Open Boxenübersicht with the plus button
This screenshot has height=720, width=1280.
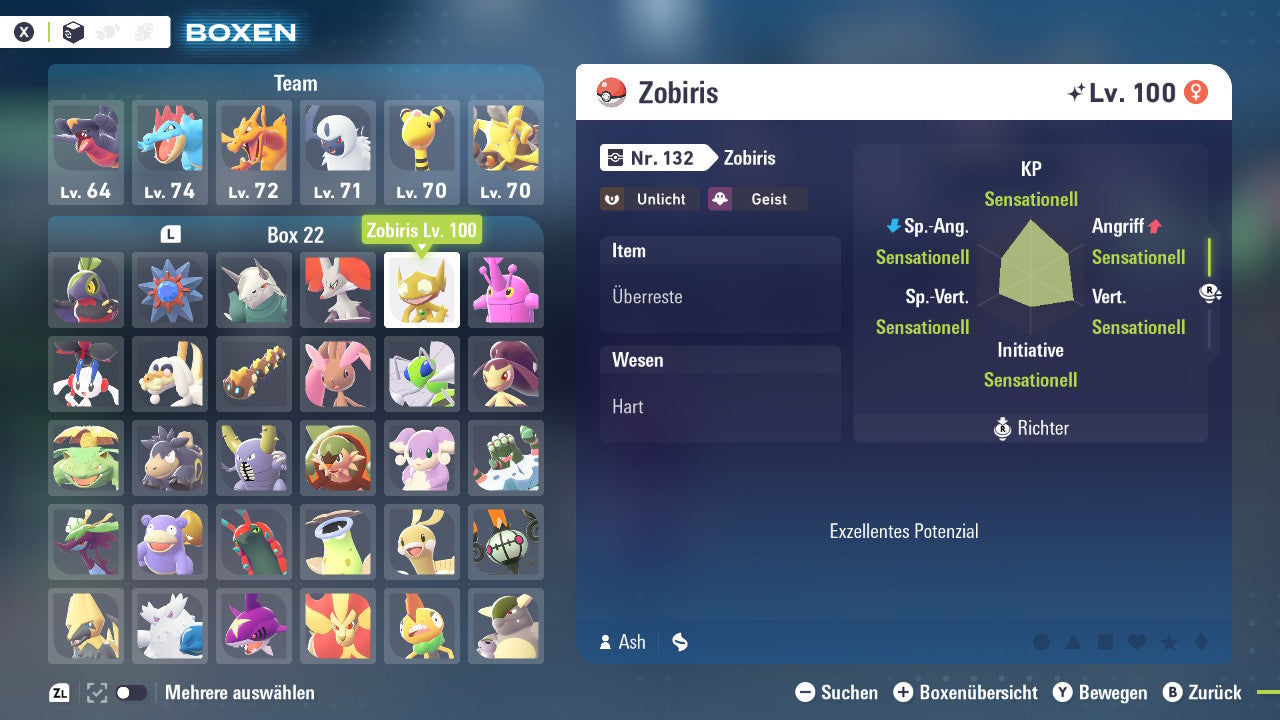903,692
